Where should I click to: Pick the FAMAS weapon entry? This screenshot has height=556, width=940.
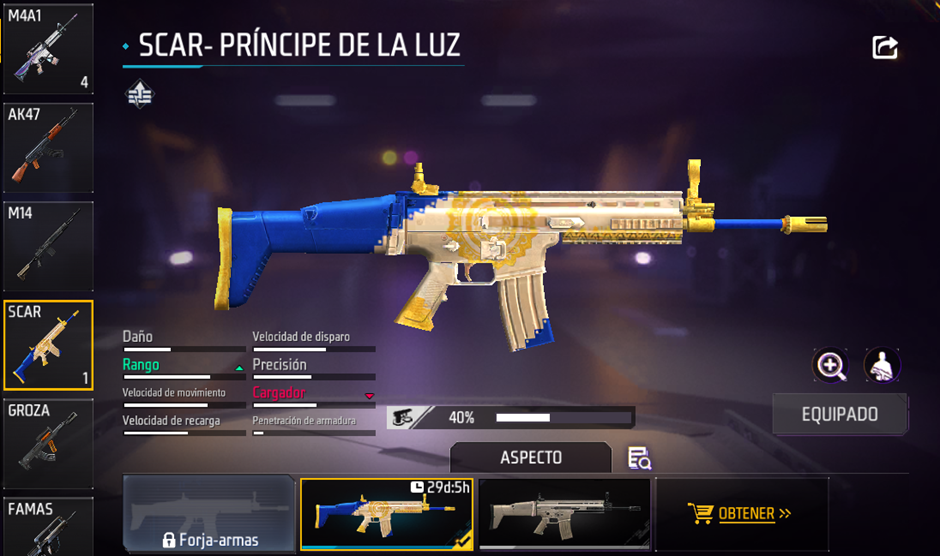(47, 527)
